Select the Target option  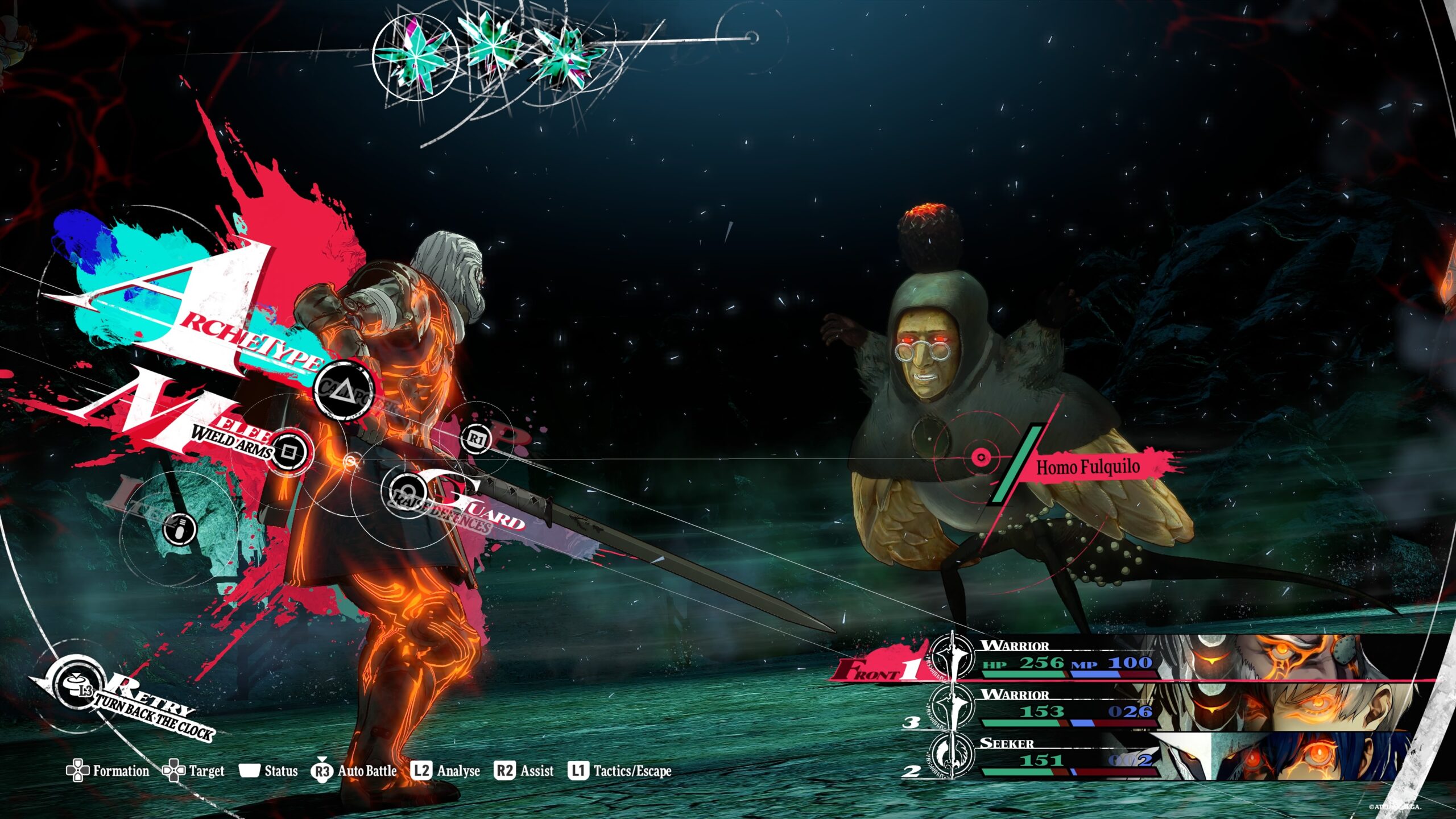(x=194, y=771)
